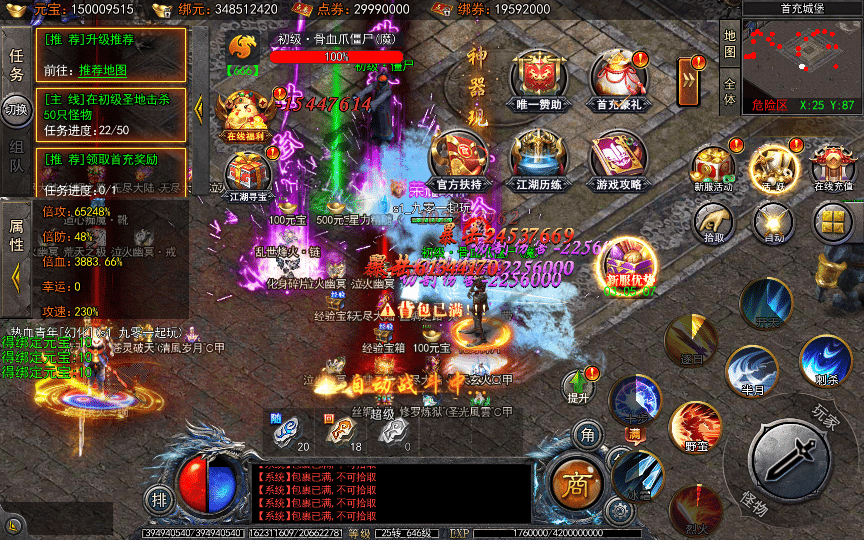Open the 在线福利 online rewards icon
Viewport: 864px width, 540px height.
point(244,111)
